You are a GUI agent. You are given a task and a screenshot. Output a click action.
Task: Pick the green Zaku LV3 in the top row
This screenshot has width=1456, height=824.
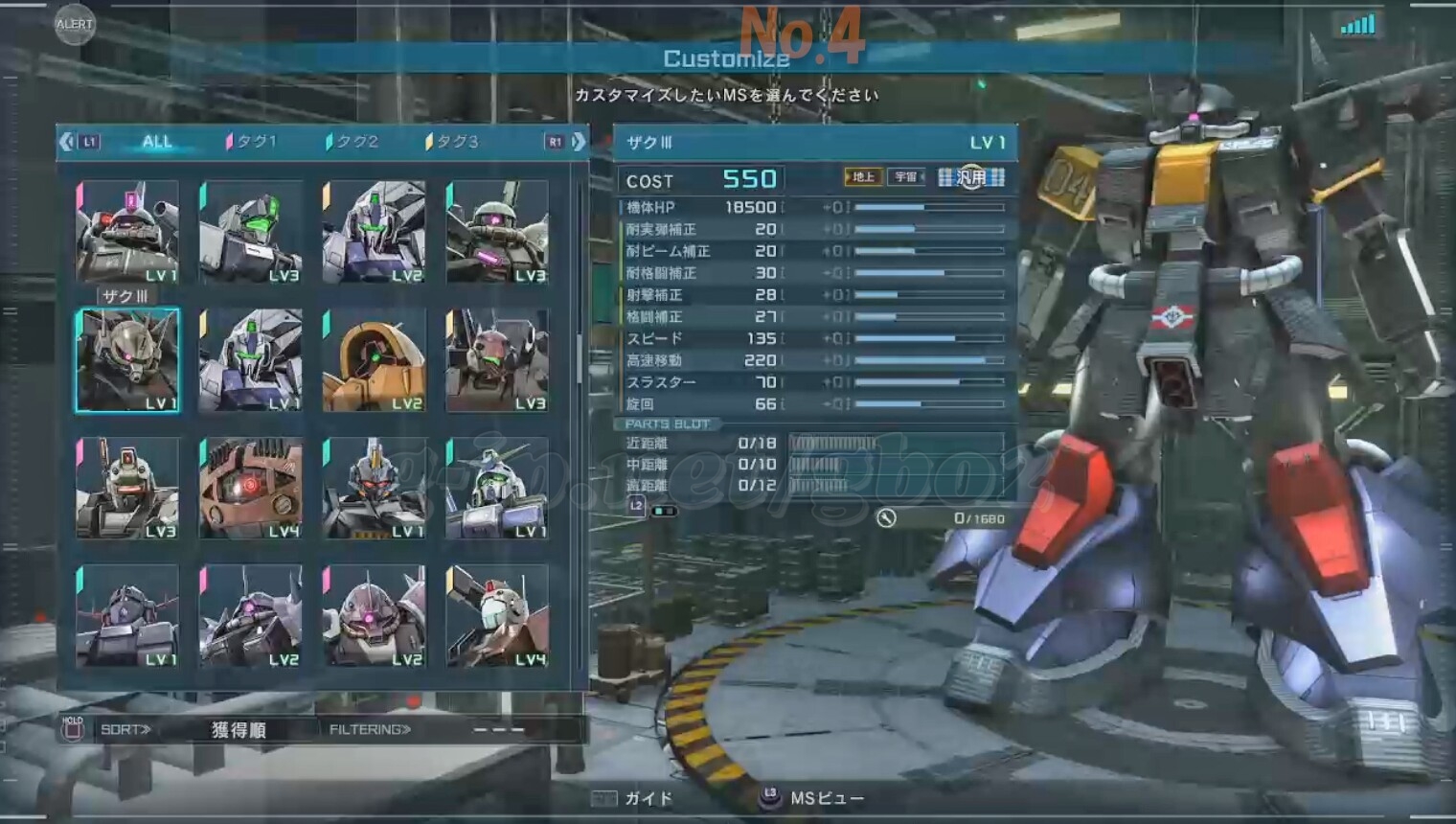click(496, 233)
